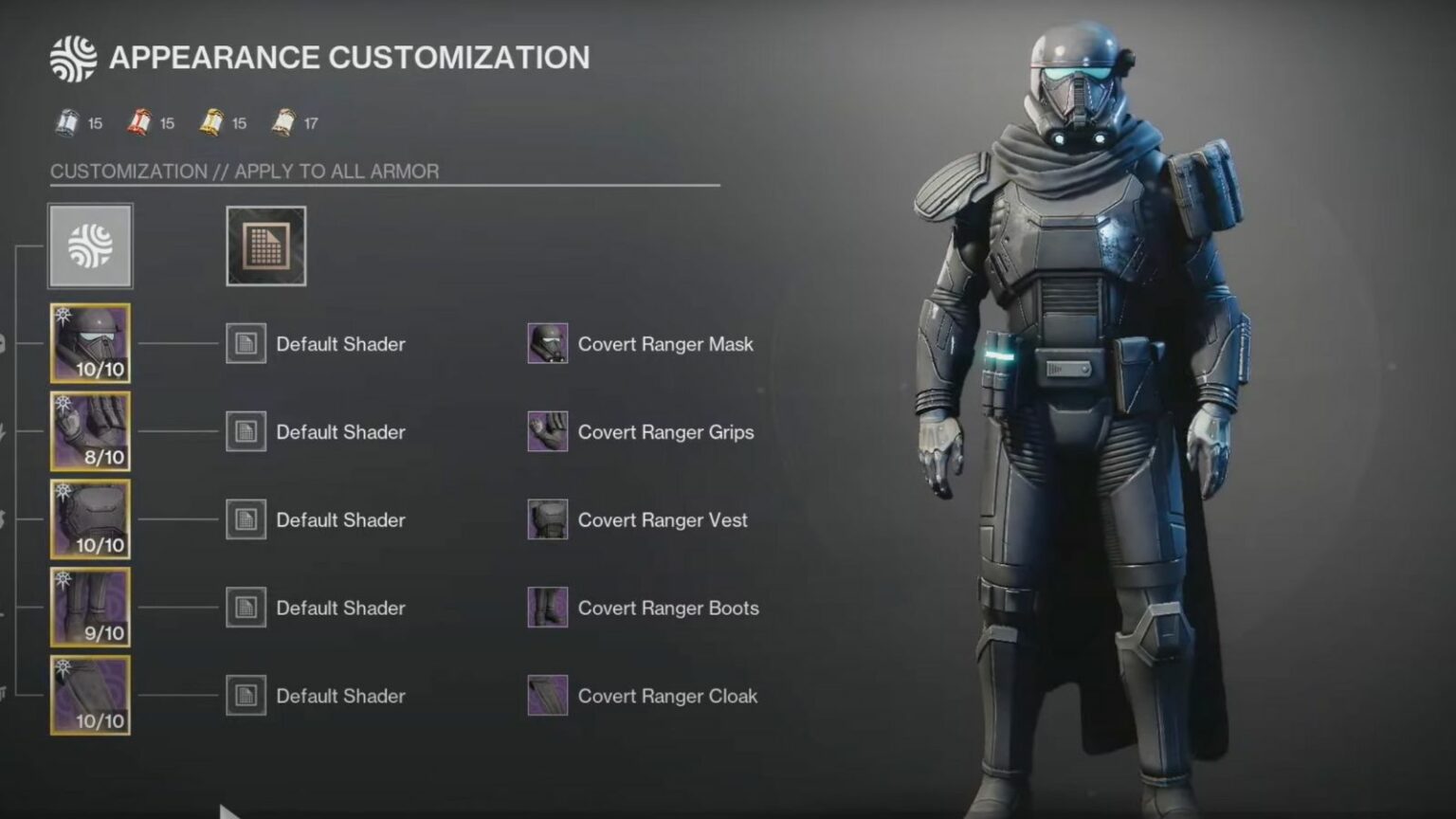Open the Default Shader slot for the cloak
This screenshot has width=1456, height=819.
(246, 695)
